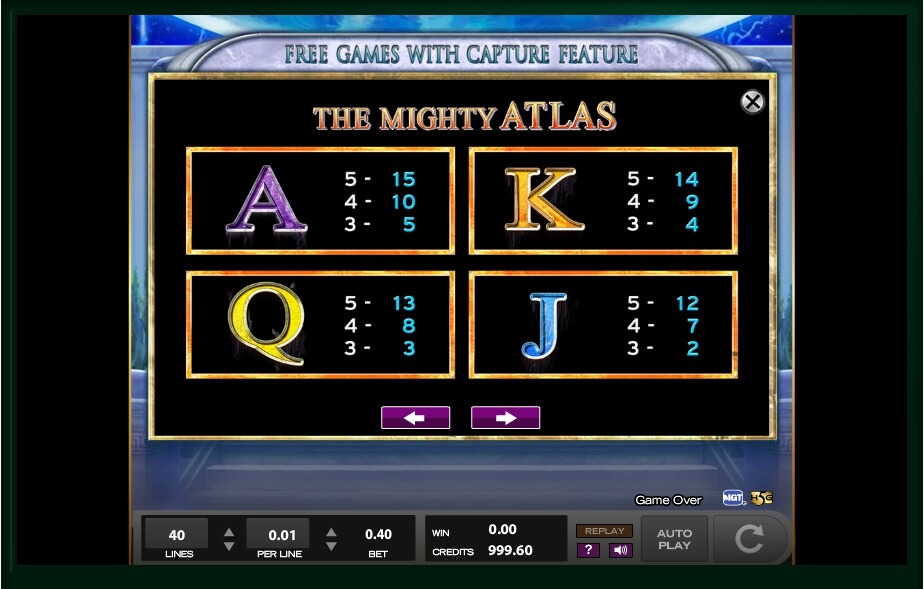Show the next paytable page
924x589 pixels.
coord(505,418)
